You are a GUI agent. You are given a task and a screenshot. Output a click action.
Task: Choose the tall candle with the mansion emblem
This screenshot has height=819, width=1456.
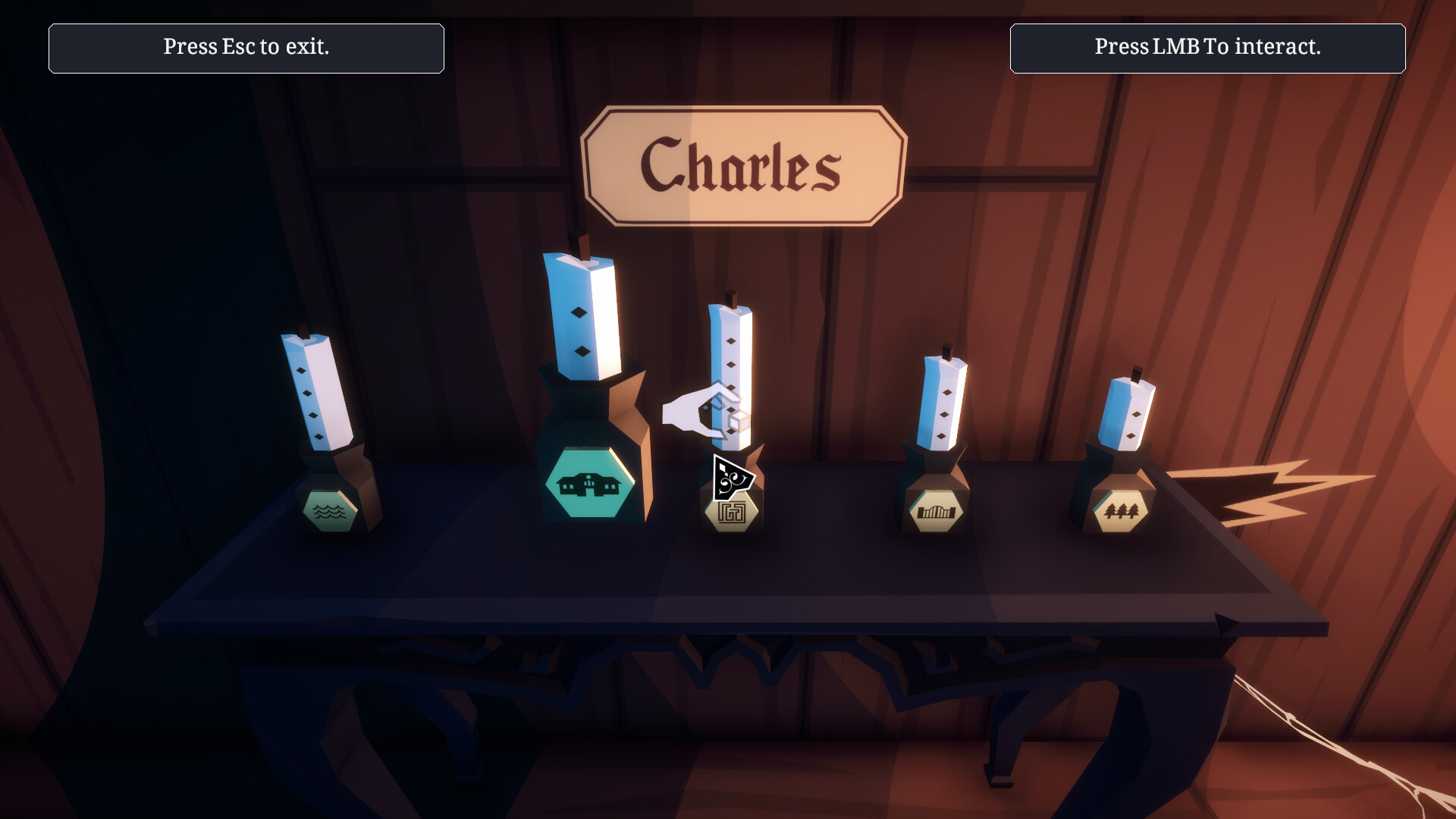tap(582, 318)
